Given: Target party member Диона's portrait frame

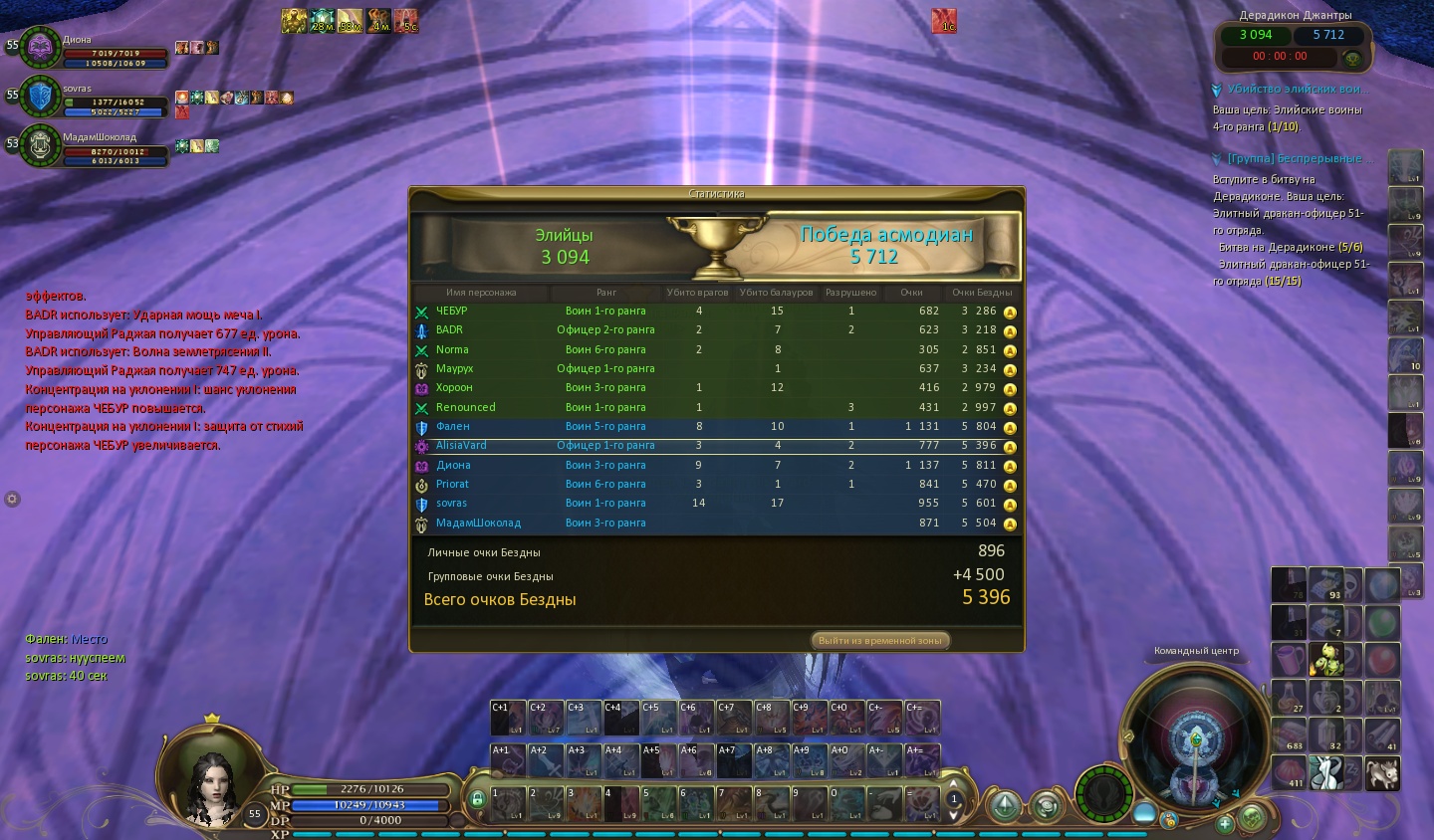Looking at the screenshot, I should (x=42, y=46).
